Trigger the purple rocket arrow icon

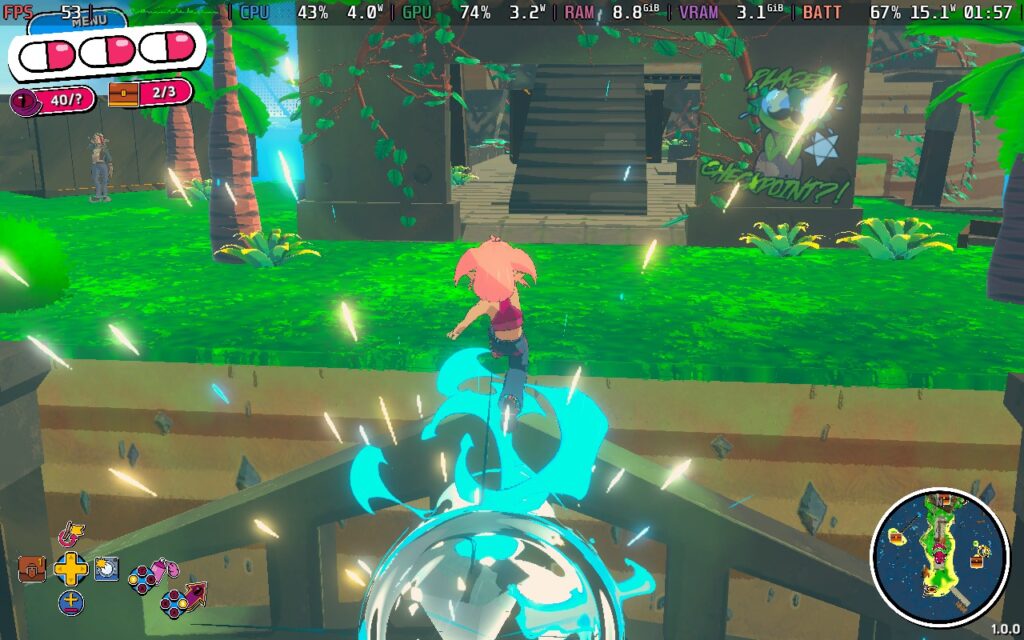pyautogui.click(x=196, y=594)
